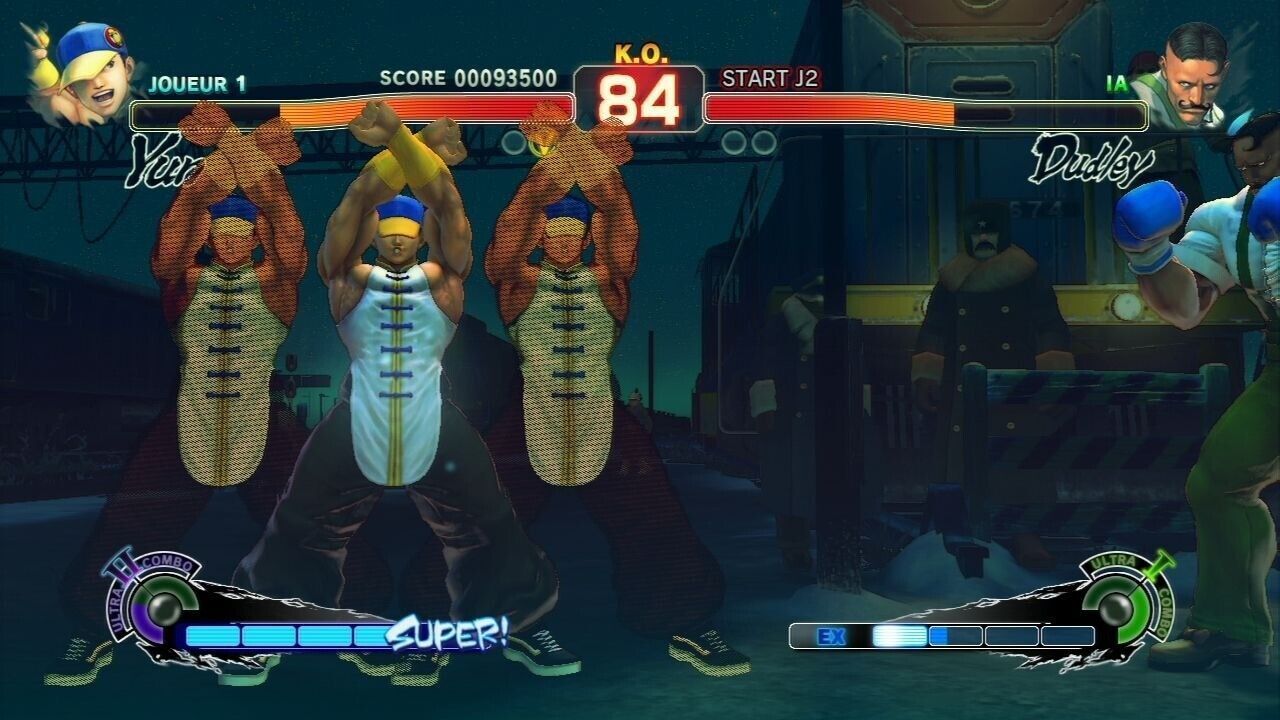The image size is (1280, 720).
Task: Select the purple Ultra Combo II gauge emblem
Action: [153, 603]
